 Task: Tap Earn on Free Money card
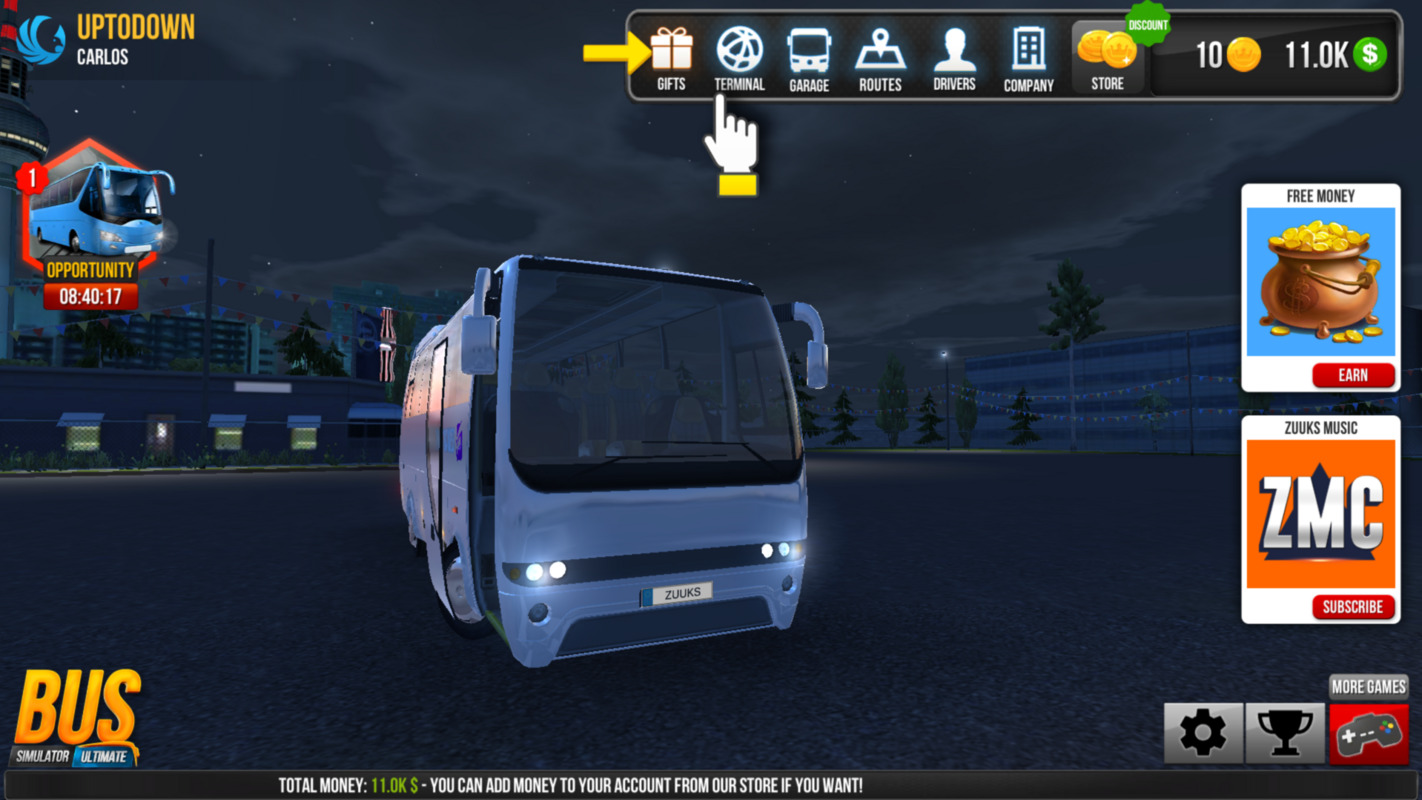(x=1353, y=375)
